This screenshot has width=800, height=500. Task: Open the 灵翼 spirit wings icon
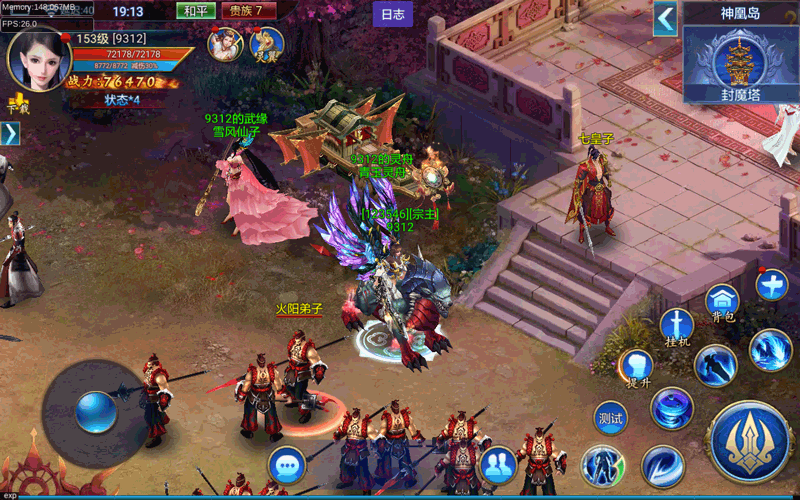coord(267,43)
